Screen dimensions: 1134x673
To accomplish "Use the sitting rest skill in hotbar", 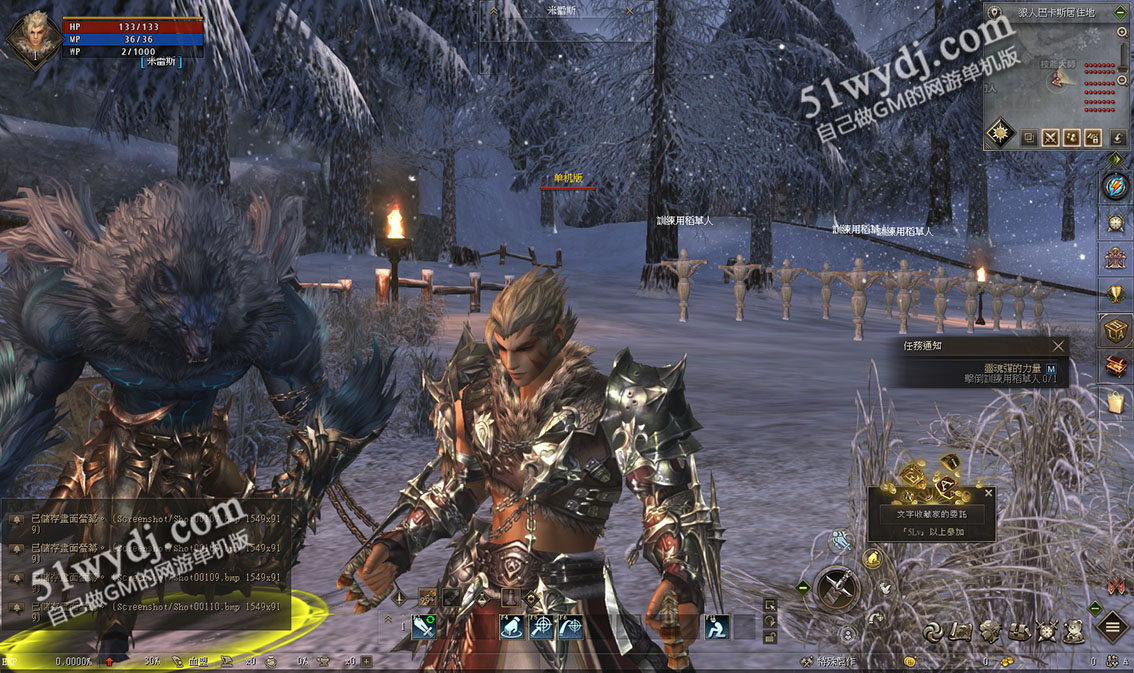I will [716, 627].
